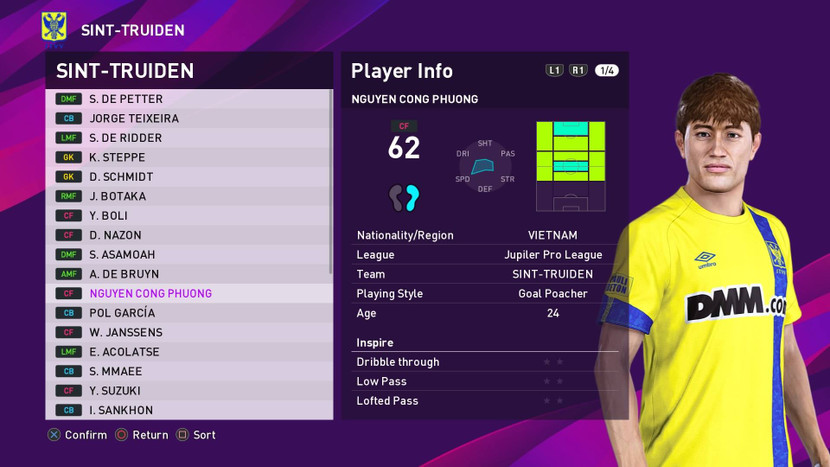Select S. Mmaee row

point(190,371)
